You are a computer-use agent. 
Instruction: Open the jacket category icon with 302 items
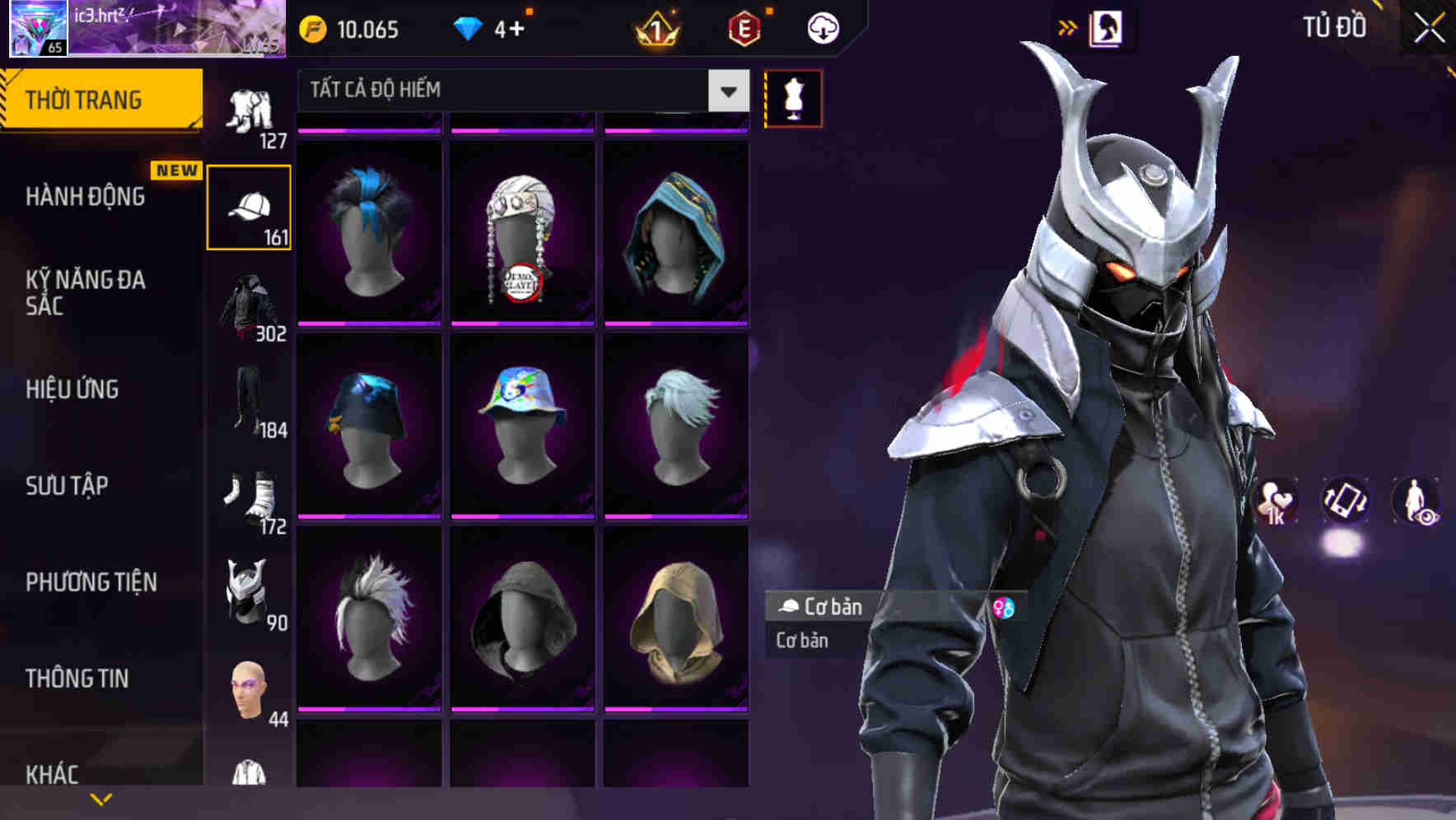249,305
